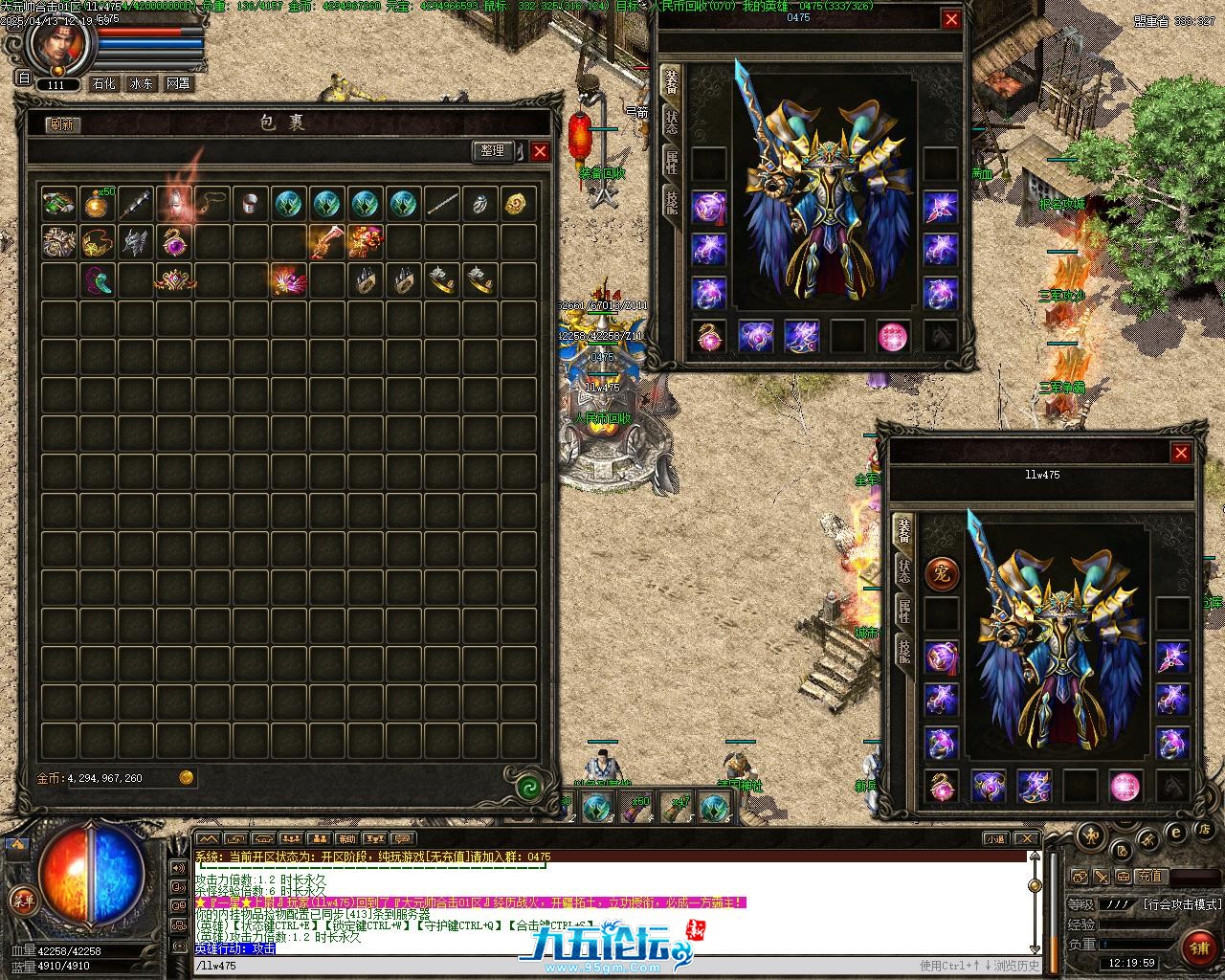Image resolution: width=1225 pixels, height=980 pixels.
Task: Open 属性 tab in llw475 panel
Action: [903, 610]
